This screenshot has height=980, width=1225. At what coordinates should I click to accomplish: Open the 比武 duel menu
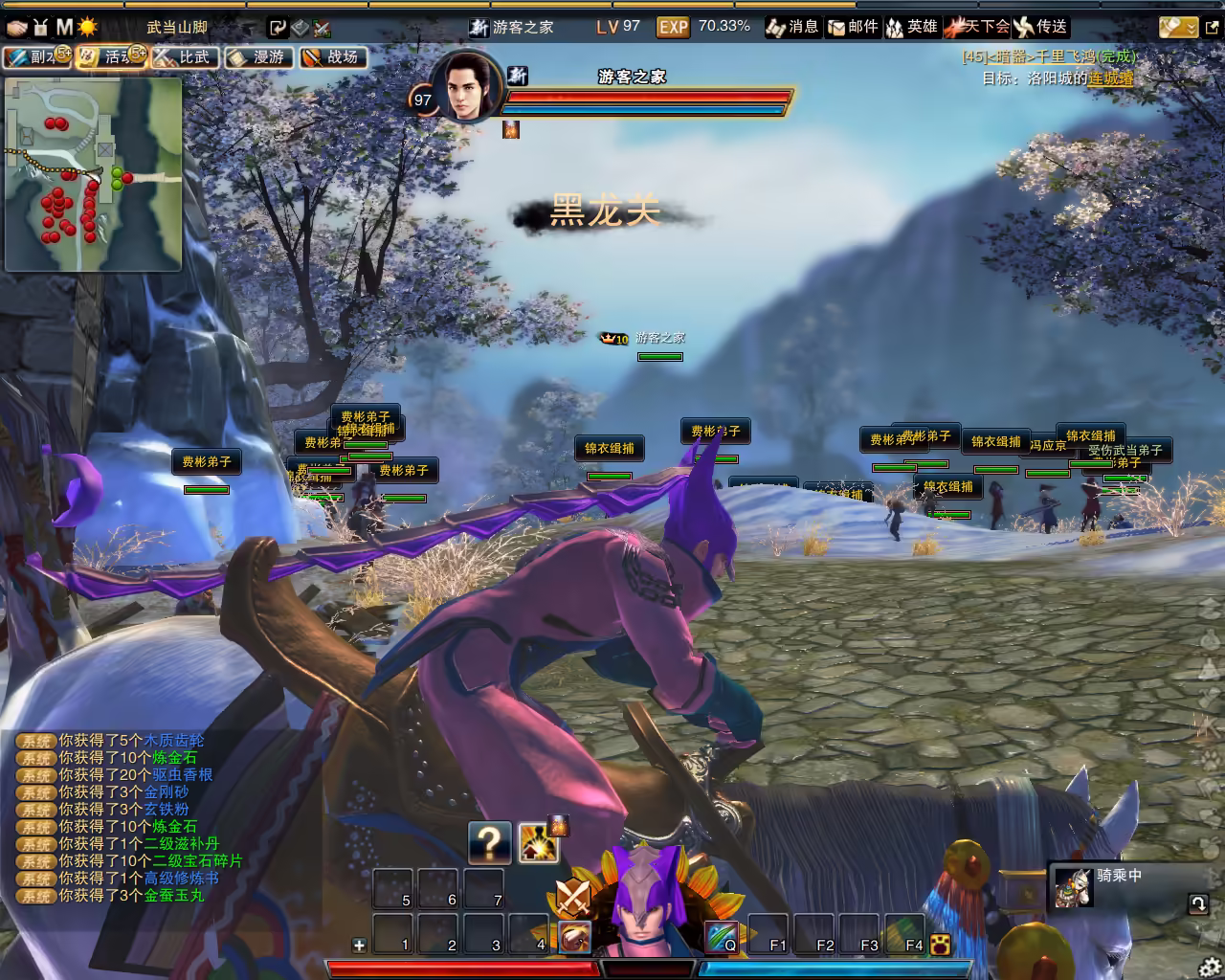(x=184, y=57)
